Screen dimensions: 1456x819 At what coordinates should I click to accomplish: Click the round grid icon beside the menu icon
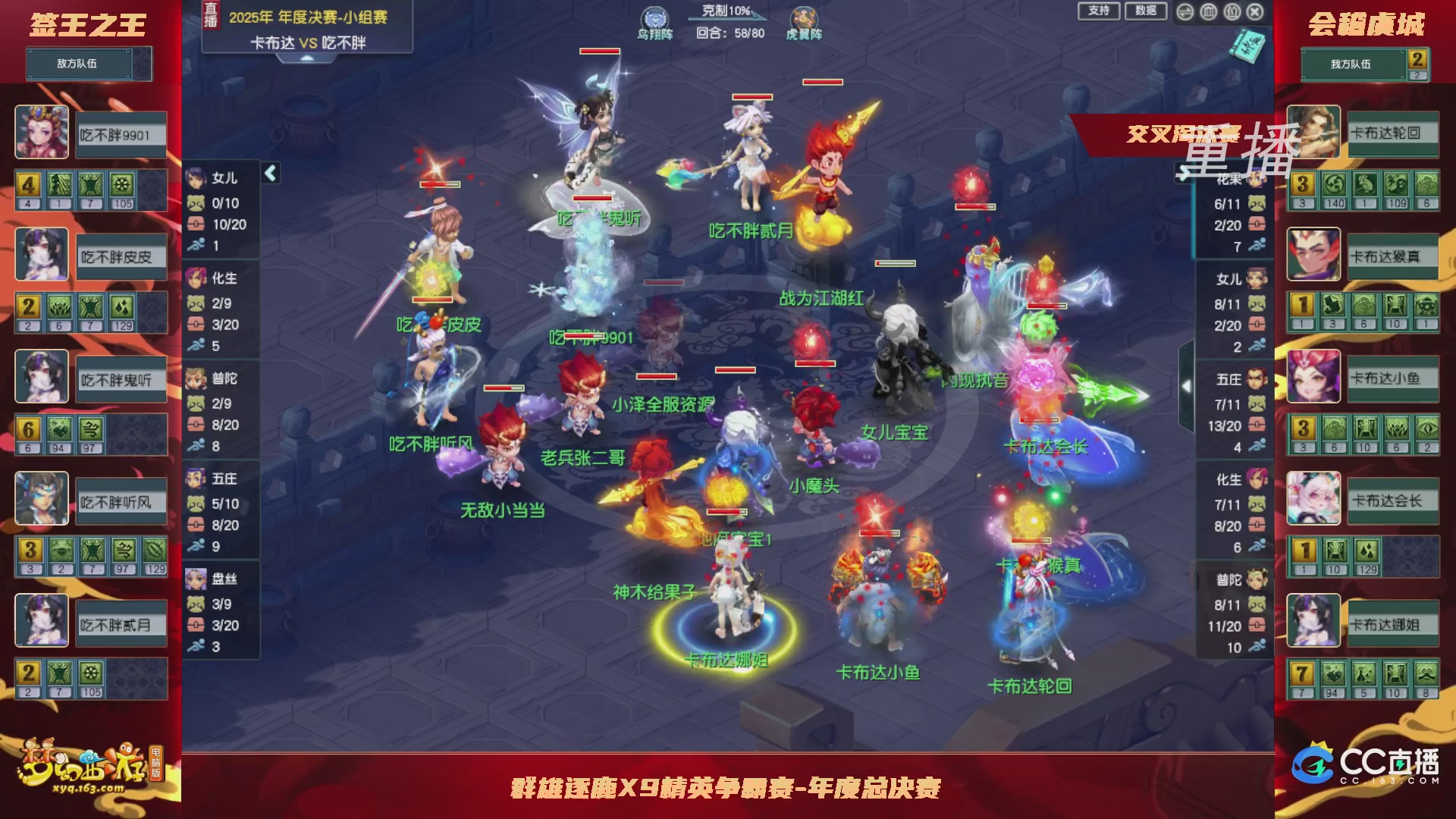(x=1208, y=12)
